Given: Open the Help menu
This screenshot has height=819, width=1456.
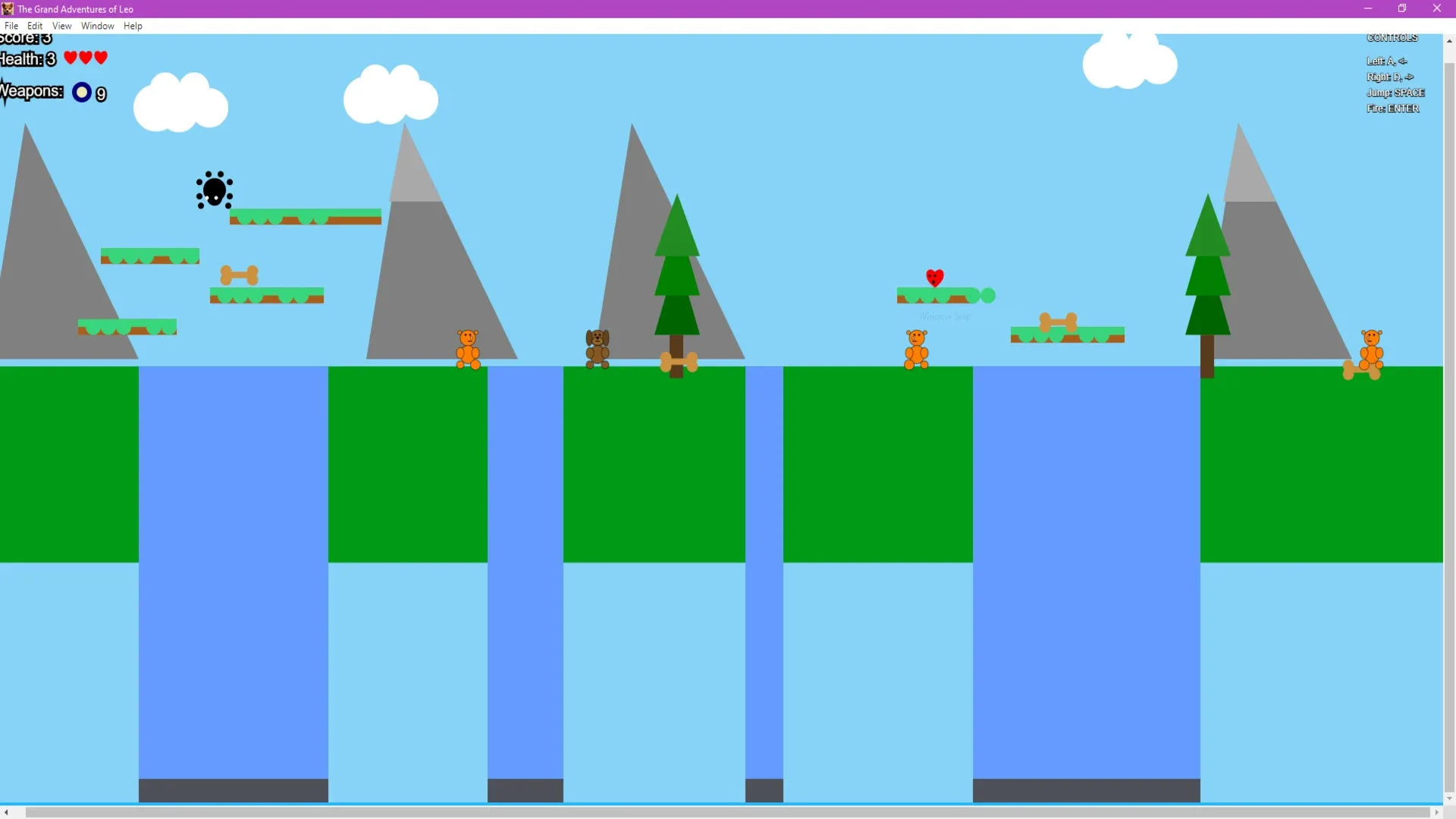Looking at the screenshot, I should [133, 25].
